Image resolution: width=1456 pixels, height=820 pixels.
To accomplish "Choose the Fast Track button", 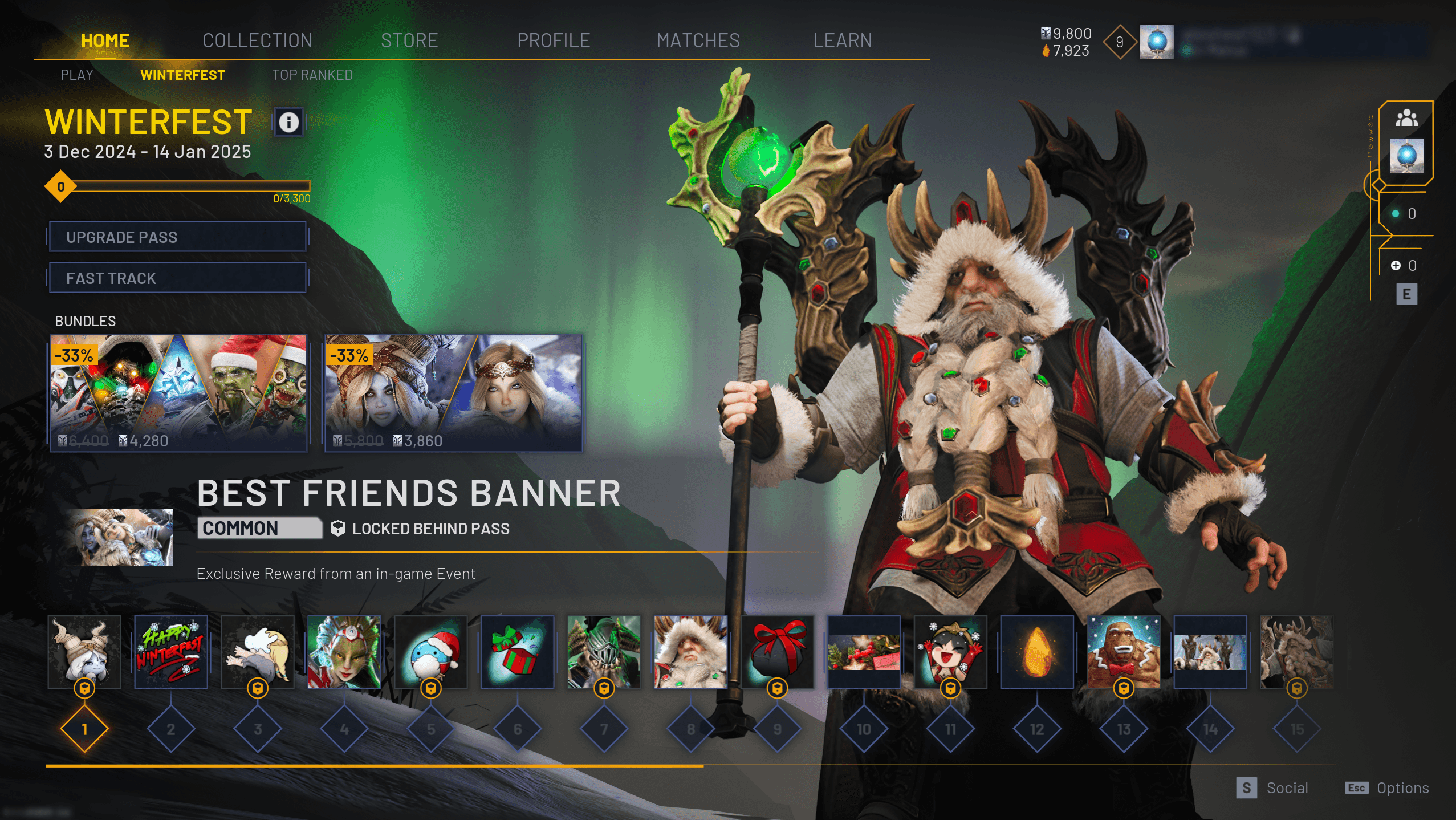I will point(177,278).
